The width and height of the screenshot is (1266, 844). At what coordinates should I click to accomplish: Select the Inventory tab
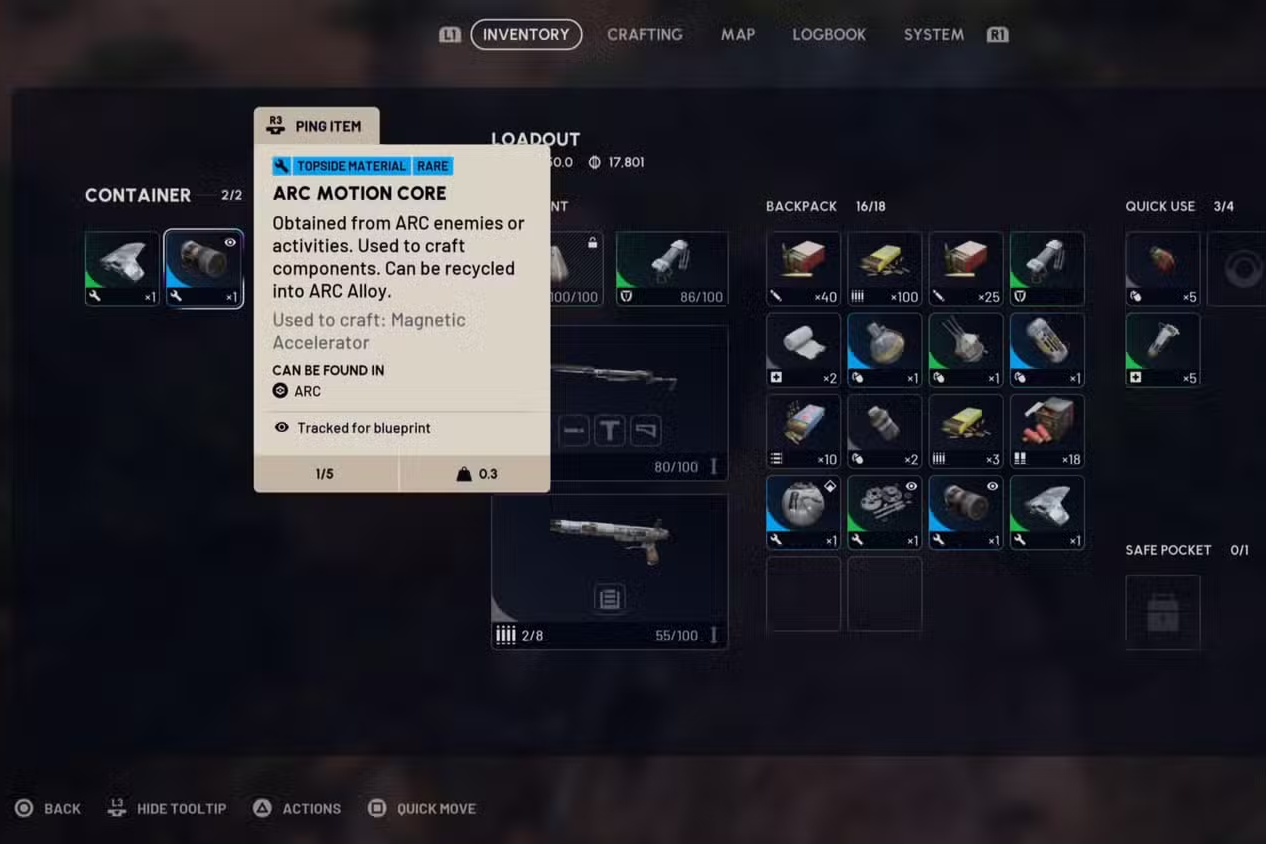click(x=526, y=34)
